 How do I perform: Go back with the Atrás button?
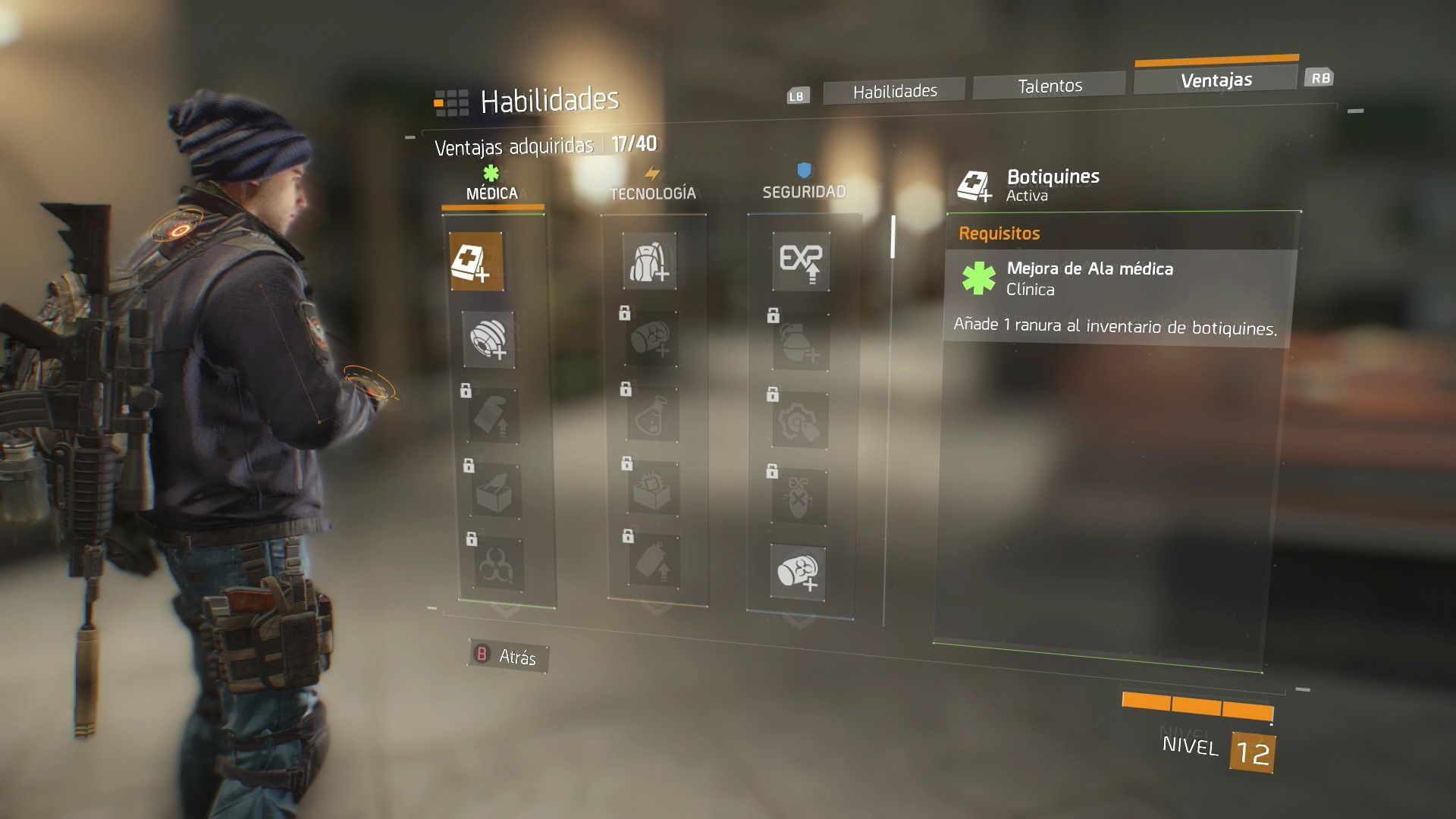pos(507,656)
